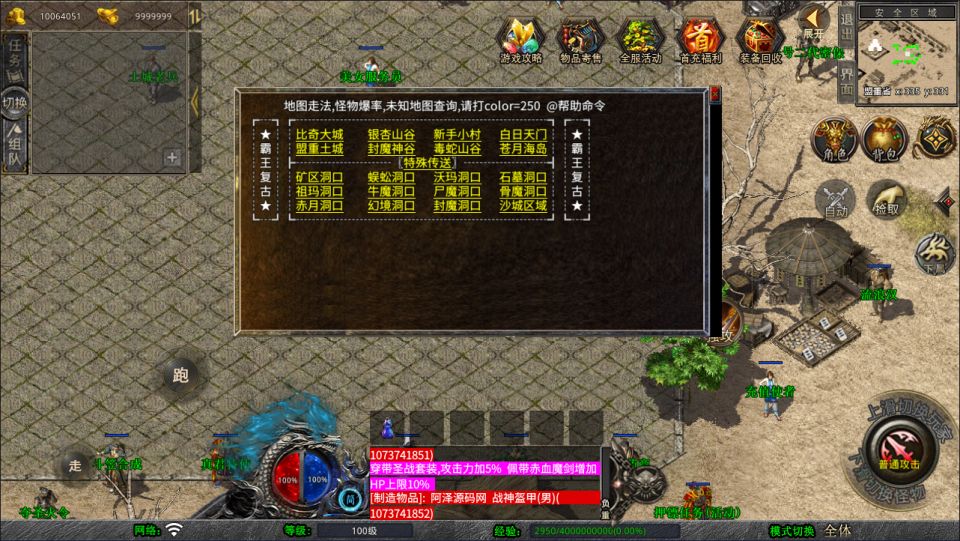Teleport to 比奇大城
The width and height of the screenshot is (960, 541).
[x=319, y=134]
